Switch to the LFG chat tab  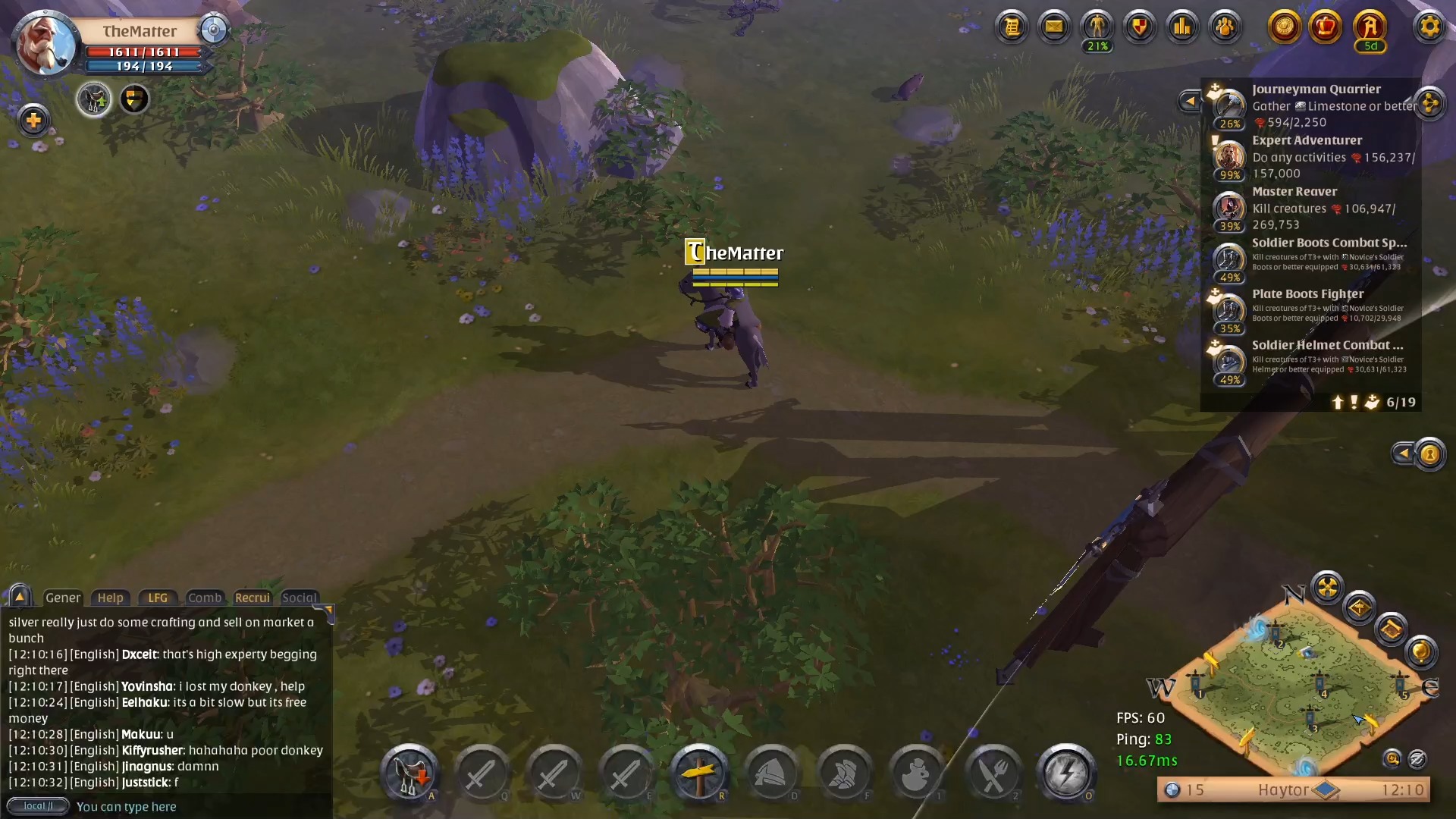tap(158, 598)
